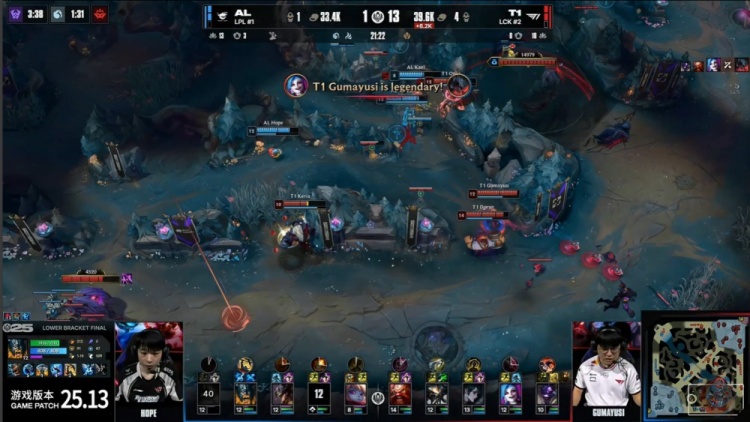Select the champion portrait in the stats panel
750x422 pixels.
pos(17,349)
